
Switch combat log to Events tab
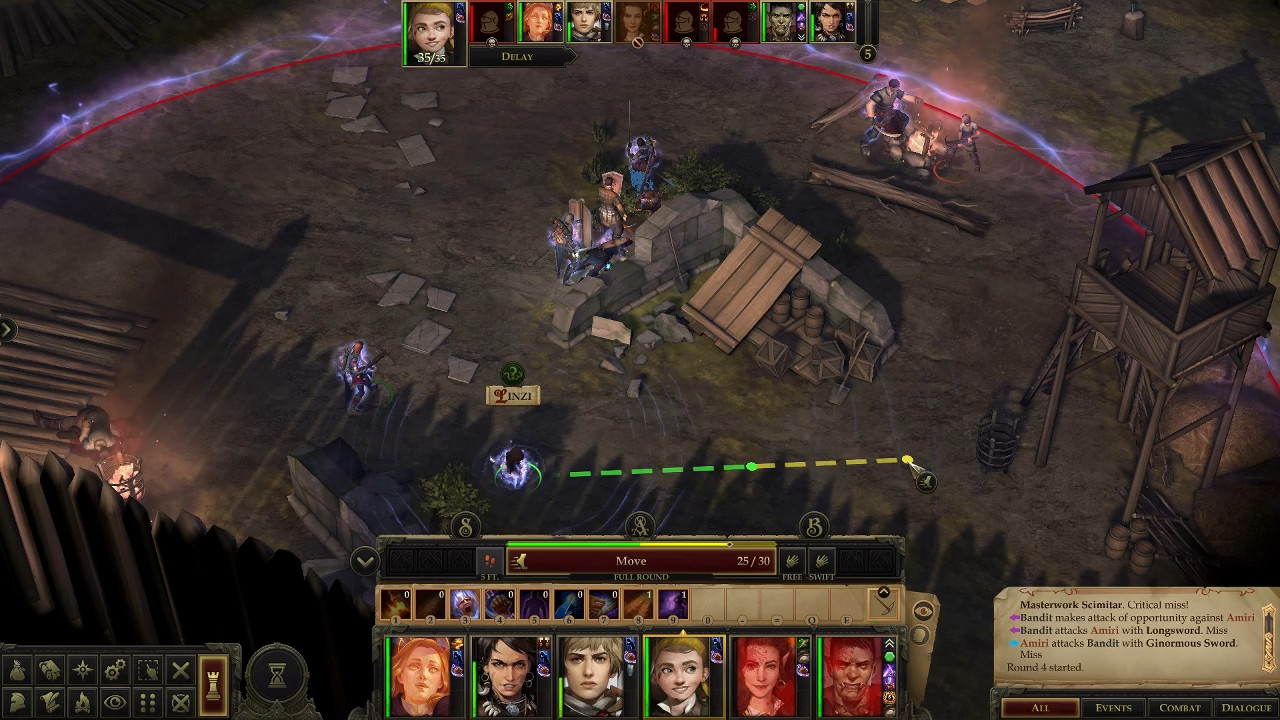tap(1113, 708)
